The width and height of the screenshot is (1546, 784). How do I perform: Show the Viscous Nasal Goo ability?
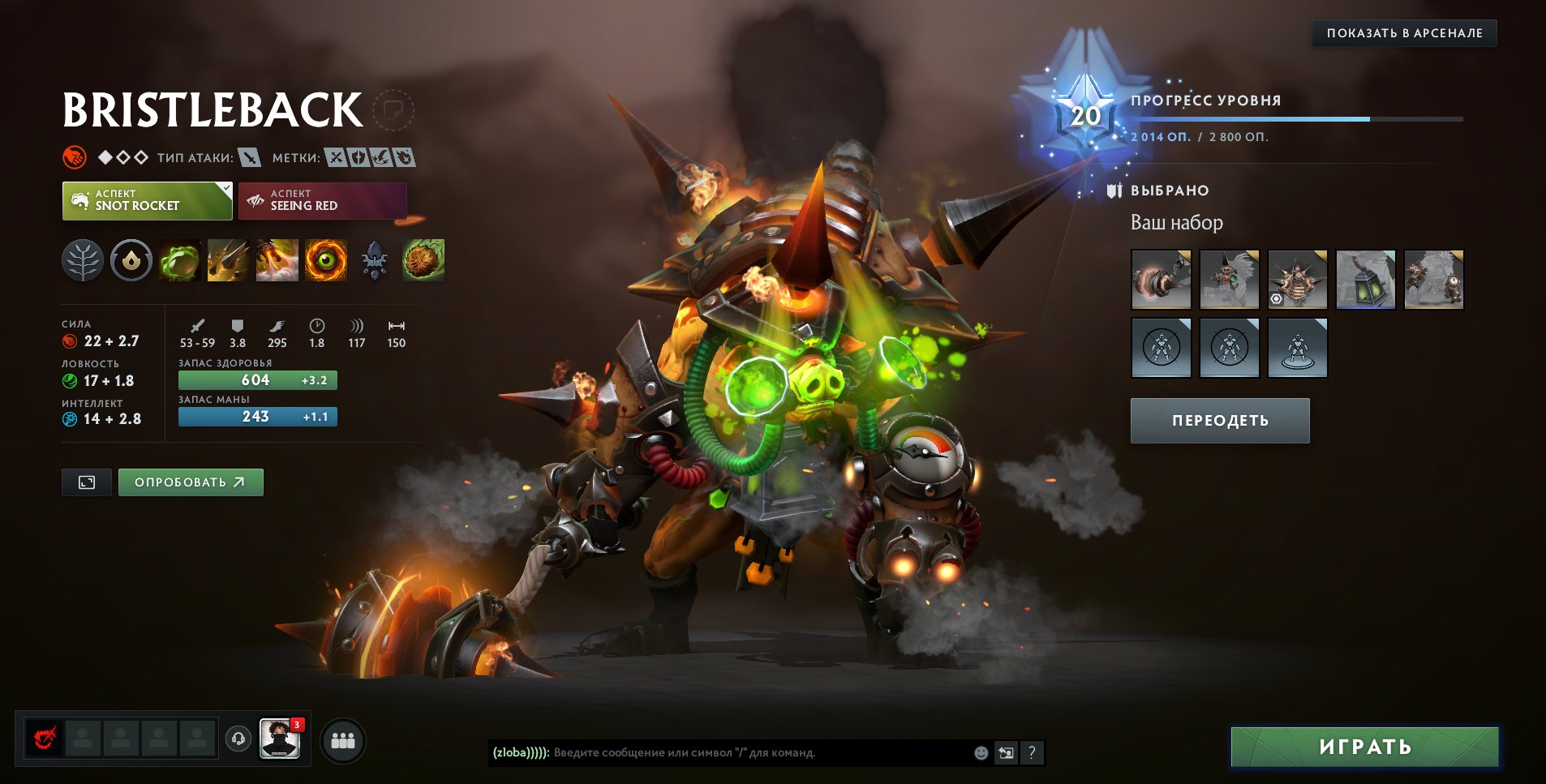[179, 261]
